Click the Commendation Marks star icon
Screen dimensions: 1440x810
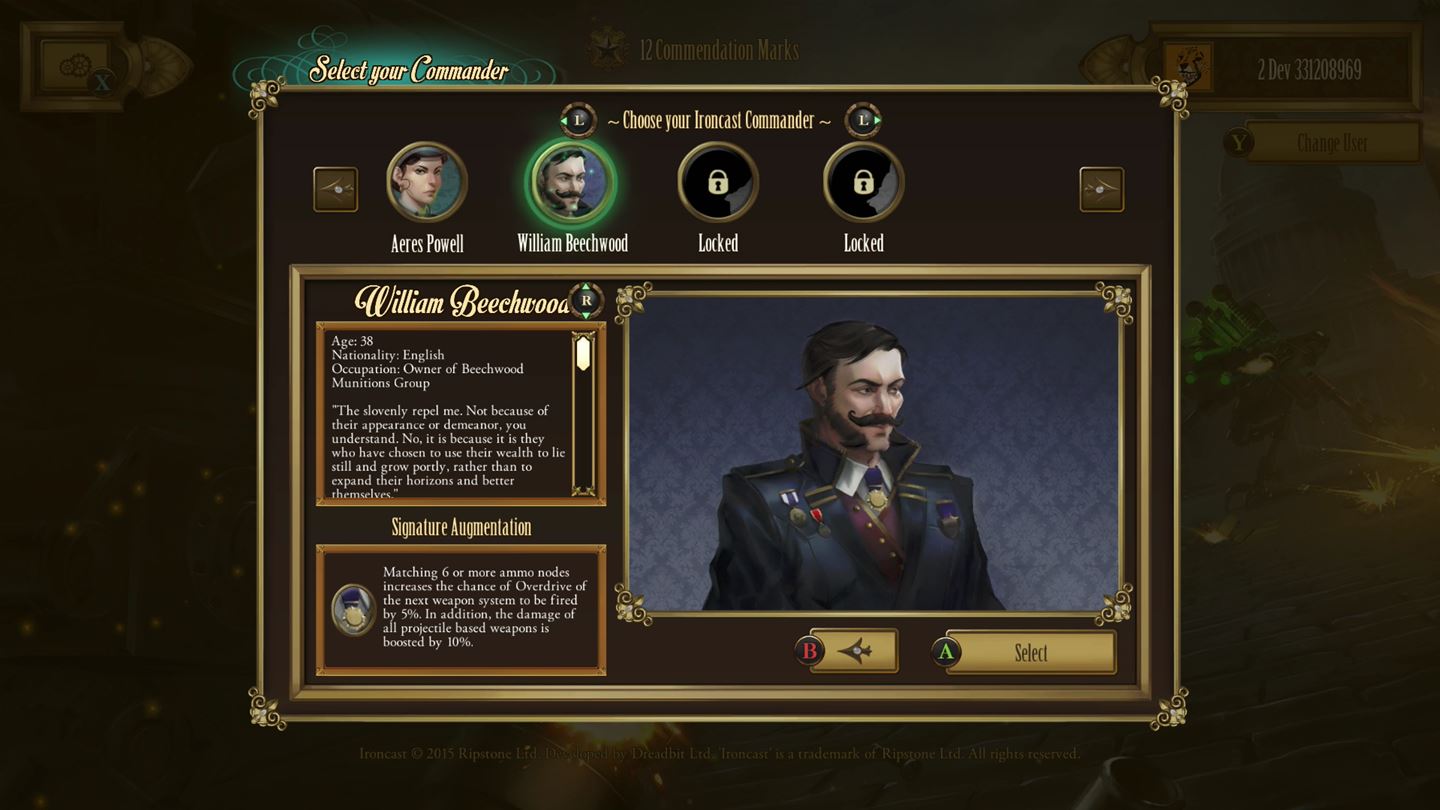pos(608,48)
